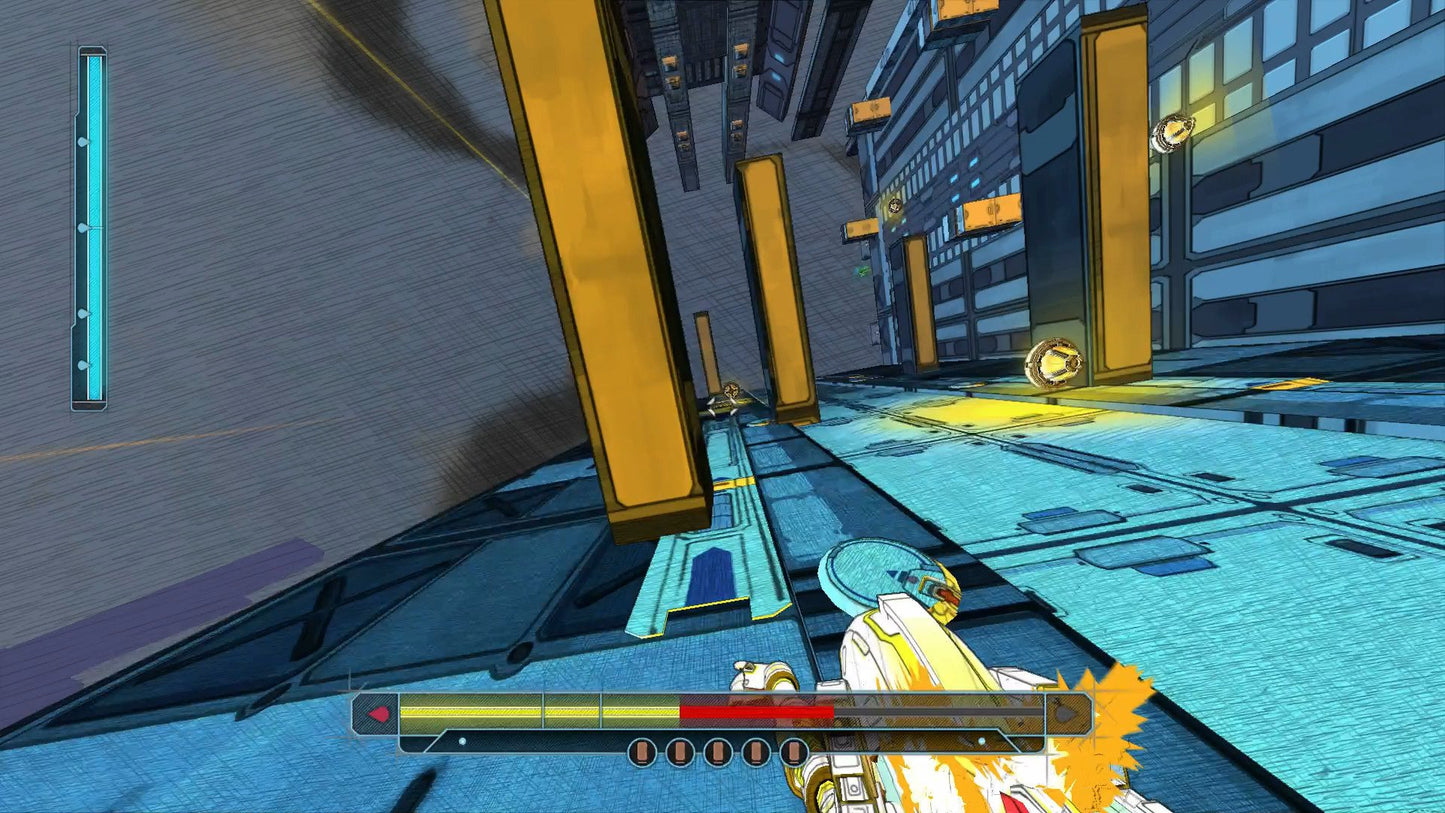Click the drone hovering by the upper building sign
Image resolution: width=1445 pixels, height=813 pixels.
point(893,205)
